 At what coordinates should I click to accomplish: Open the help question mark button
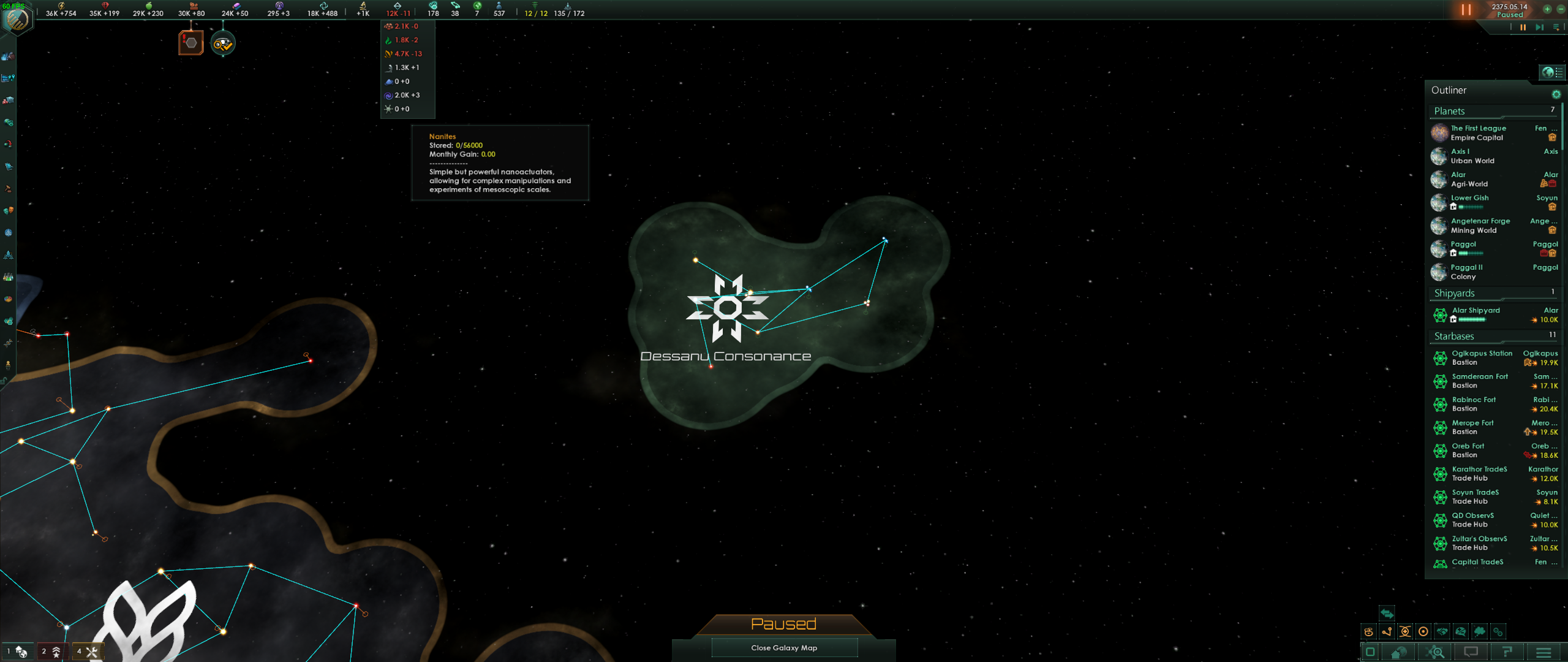tap(1507, 652)
